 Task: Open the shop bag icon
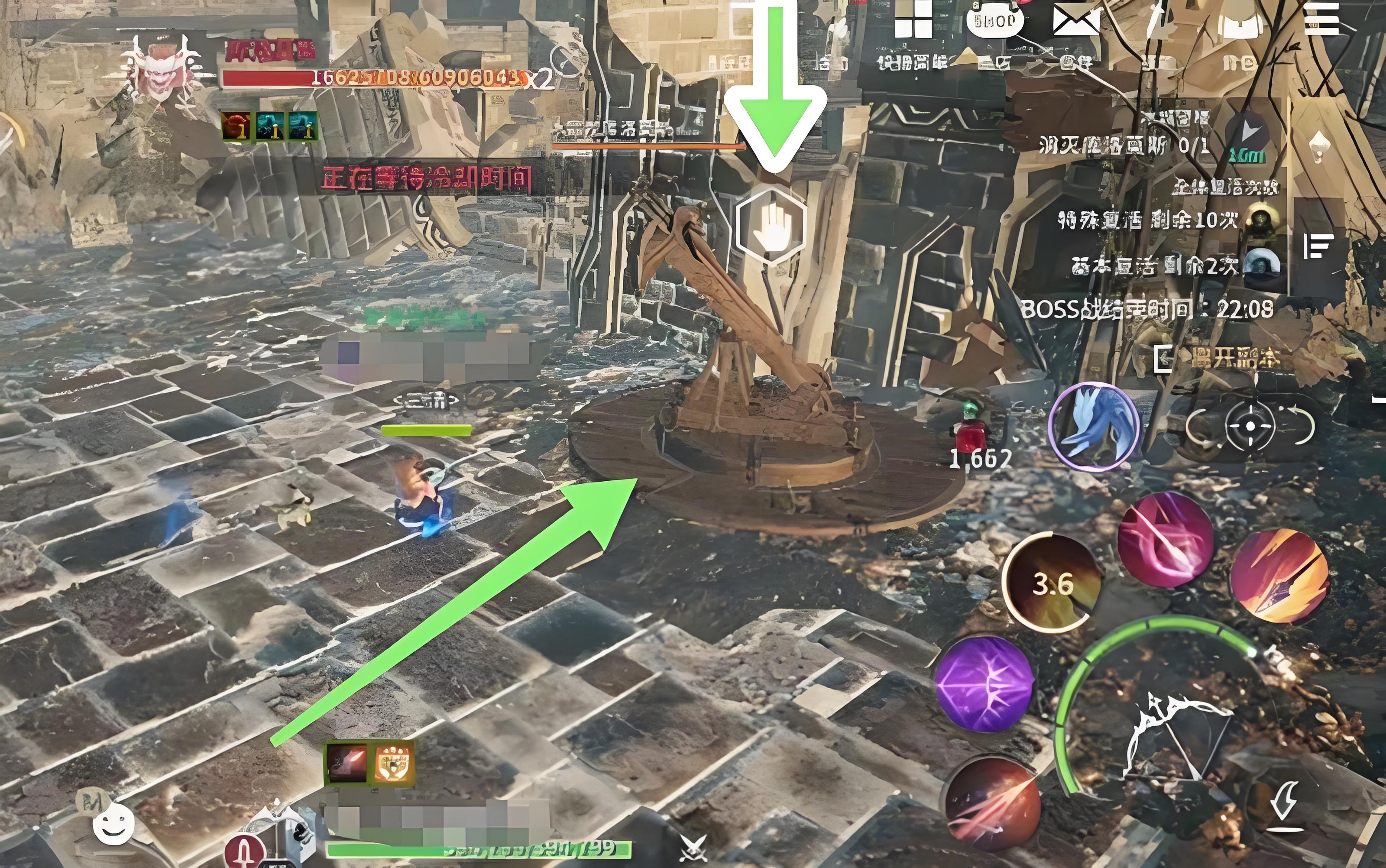click(x=994, y=19)
